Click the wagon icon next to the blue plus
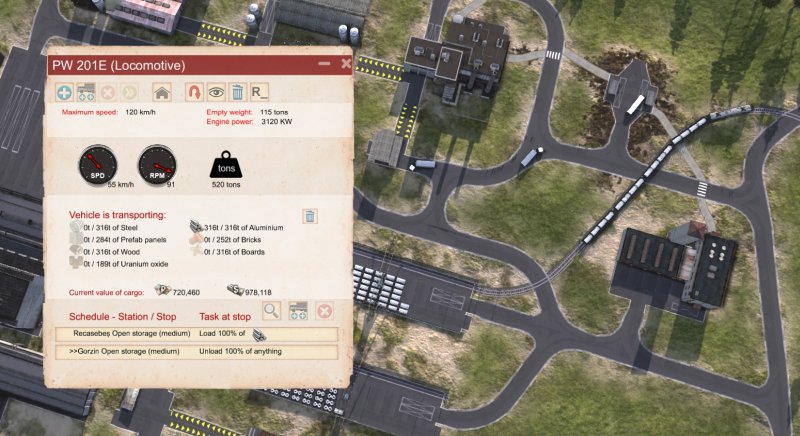 point(87,92)
